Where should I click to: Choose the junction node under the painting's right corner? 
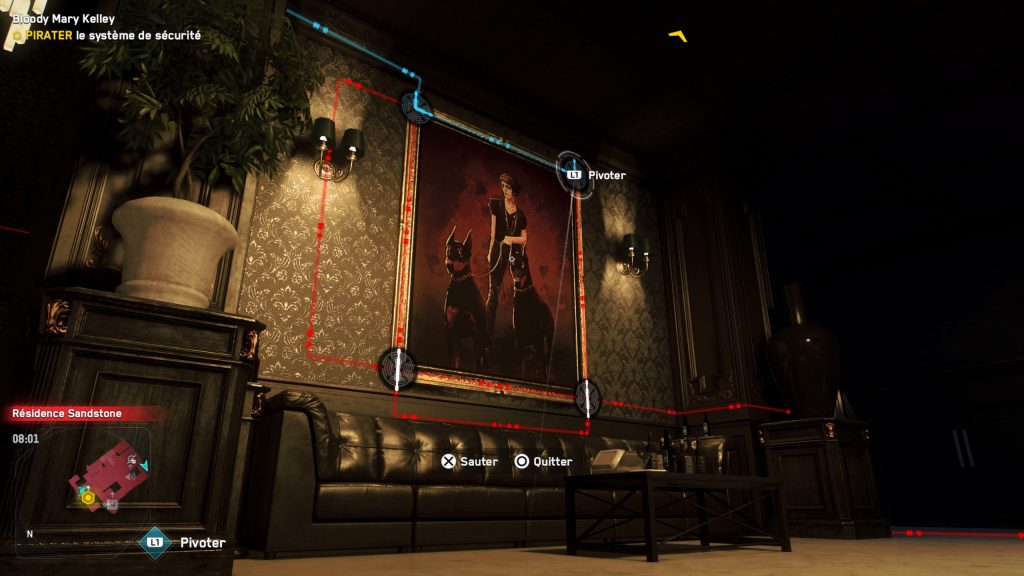pyautogui.click(x=587, y=397)
